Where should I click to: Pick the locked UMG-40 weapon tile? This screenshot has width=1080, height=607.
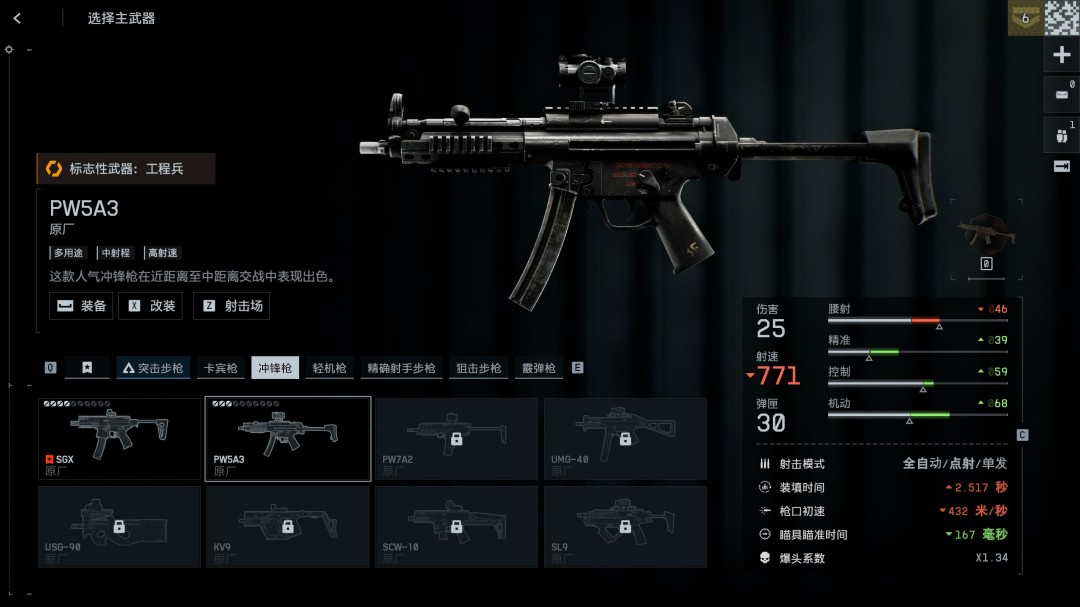[x=625, y=438]
